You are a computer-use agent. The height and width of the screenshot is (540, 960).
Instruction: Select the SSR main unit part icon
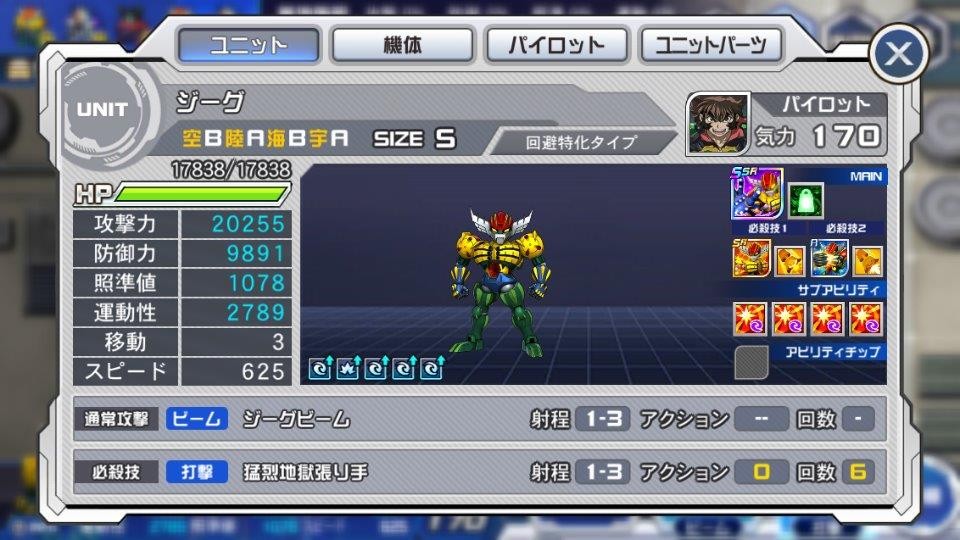(757, 193)
